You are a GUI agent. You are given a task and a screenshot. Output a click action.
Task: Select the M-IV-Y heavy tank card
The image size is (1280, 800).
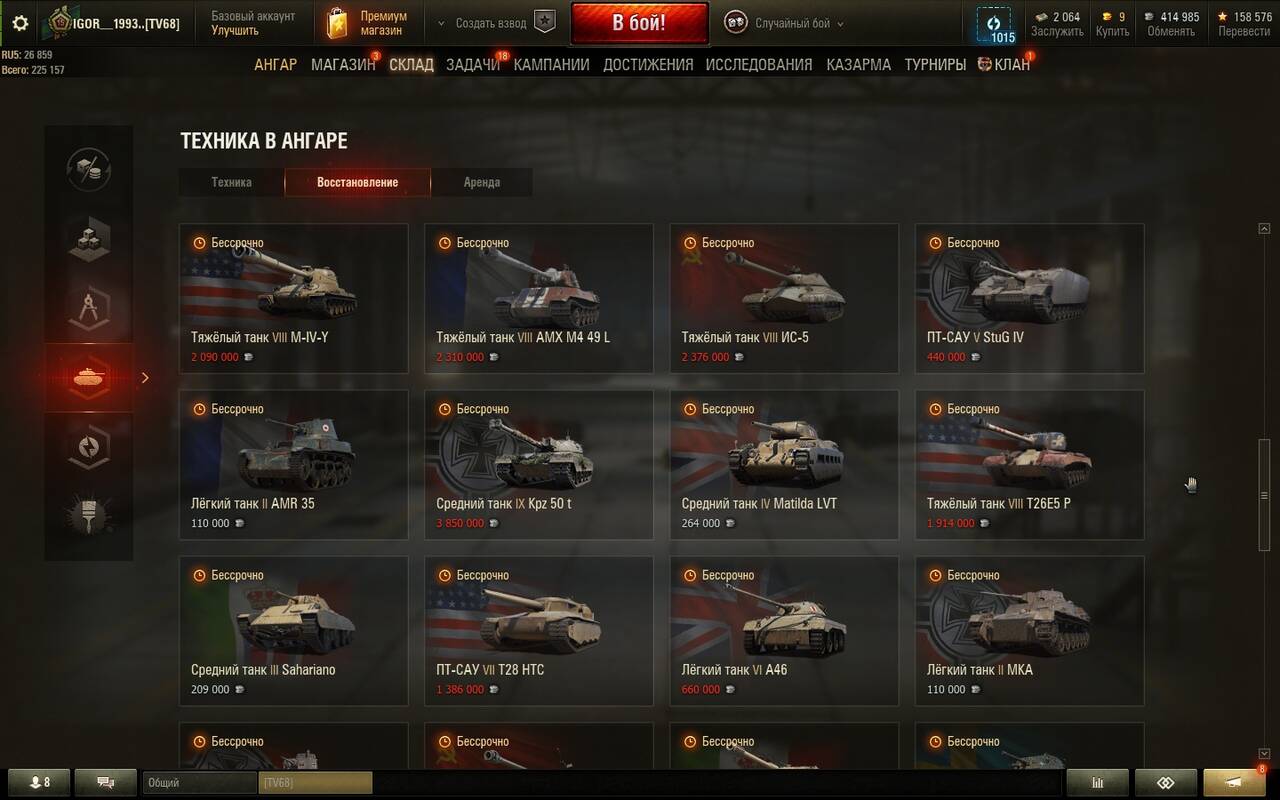click(294, 298)
